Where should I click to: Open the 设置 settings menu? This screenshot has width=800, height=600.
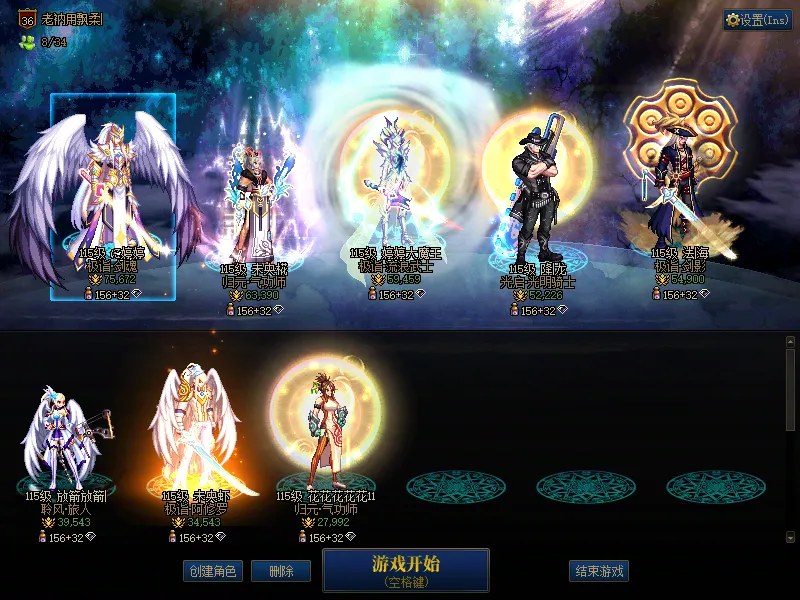(x=757, y=20)
